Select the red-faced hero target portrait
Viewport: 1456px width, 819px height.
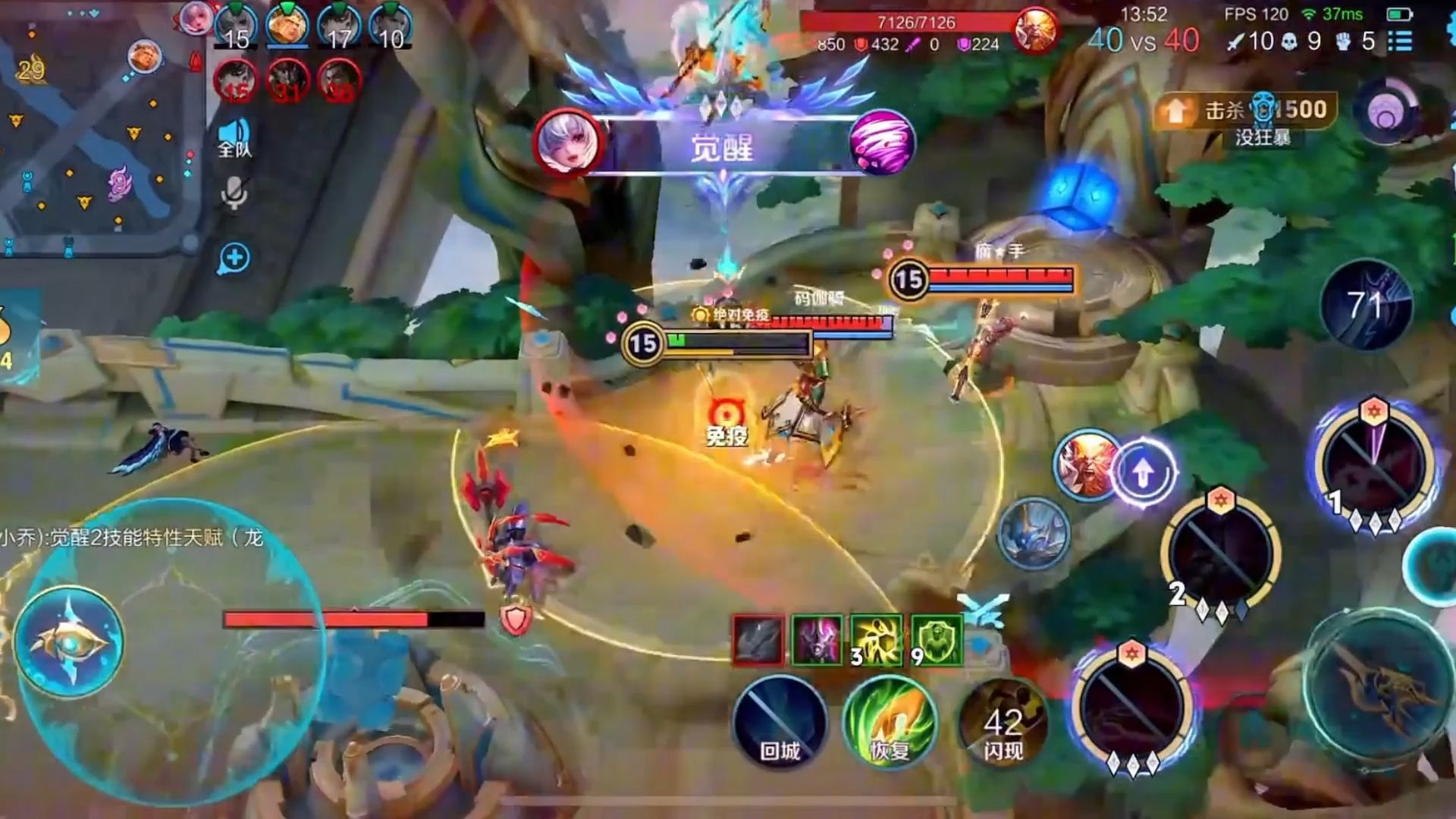(x=1087, y=464)
